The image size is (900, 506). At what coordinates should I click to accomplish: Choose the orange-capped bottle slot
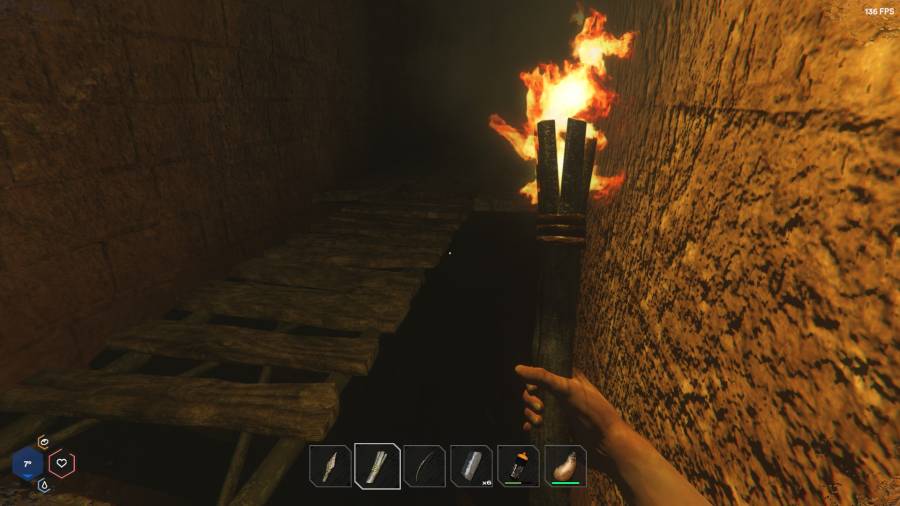click(x=518, y=466)
